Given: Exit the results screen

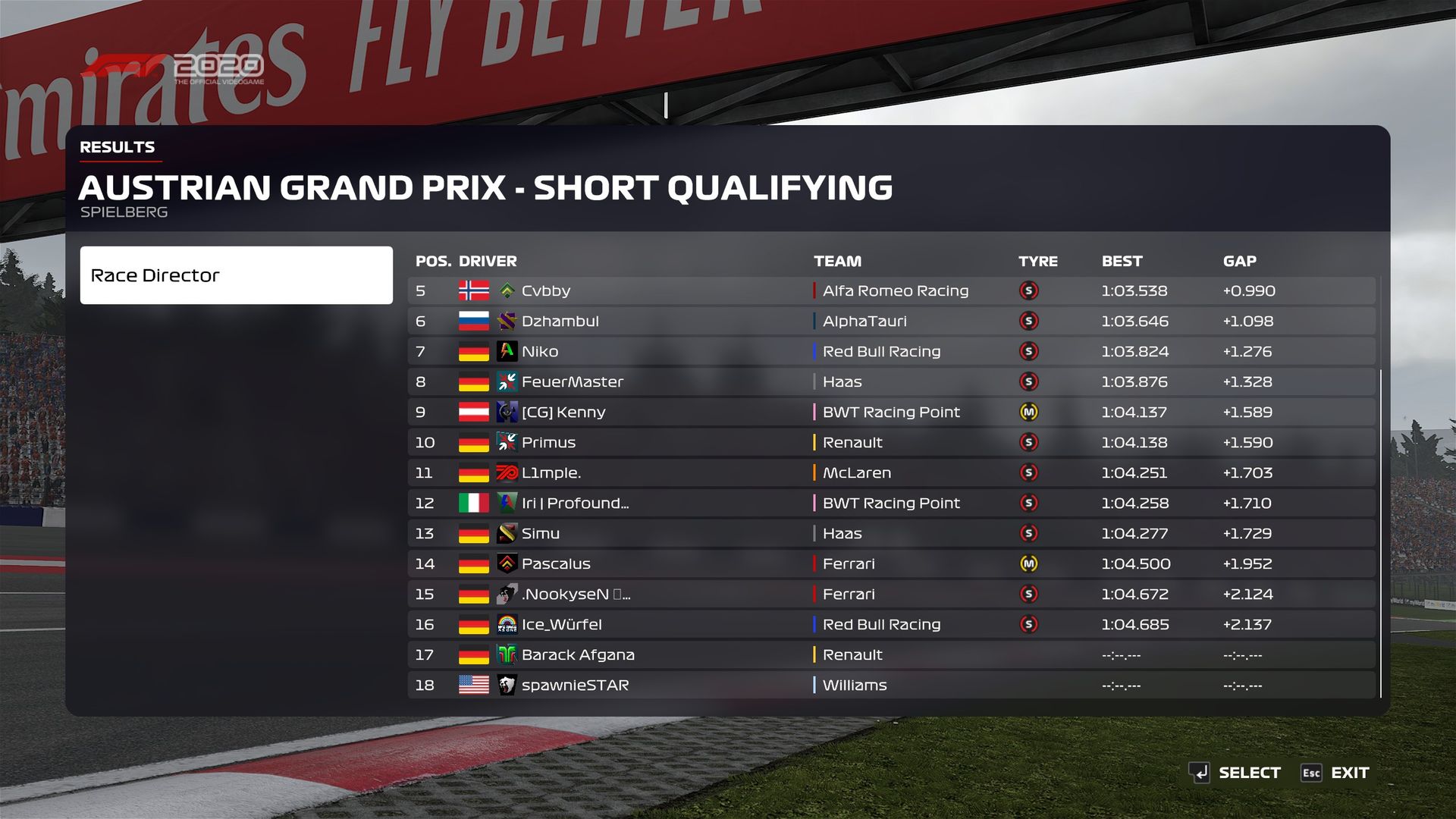Looking at the screenshot, I should tap(1335, 773).
